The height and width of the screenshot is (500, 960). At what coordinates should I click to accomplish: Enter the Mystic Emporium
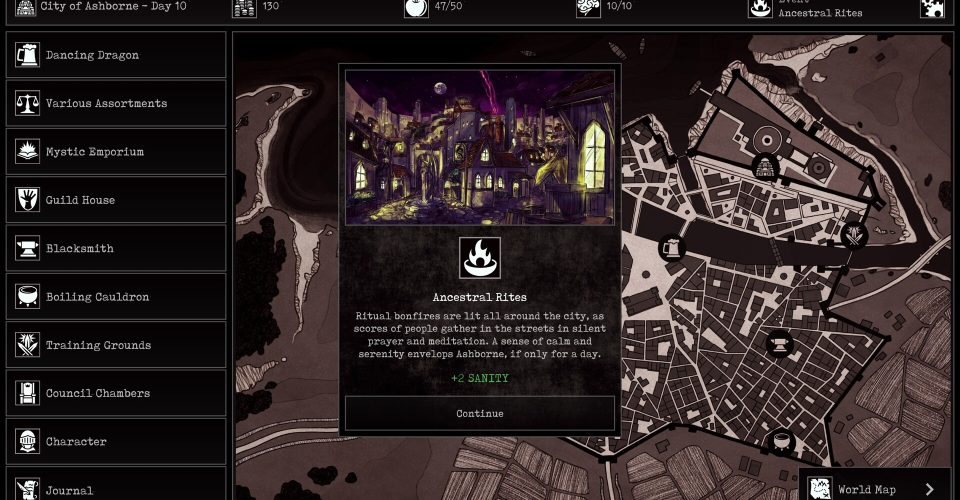(116, 152)
